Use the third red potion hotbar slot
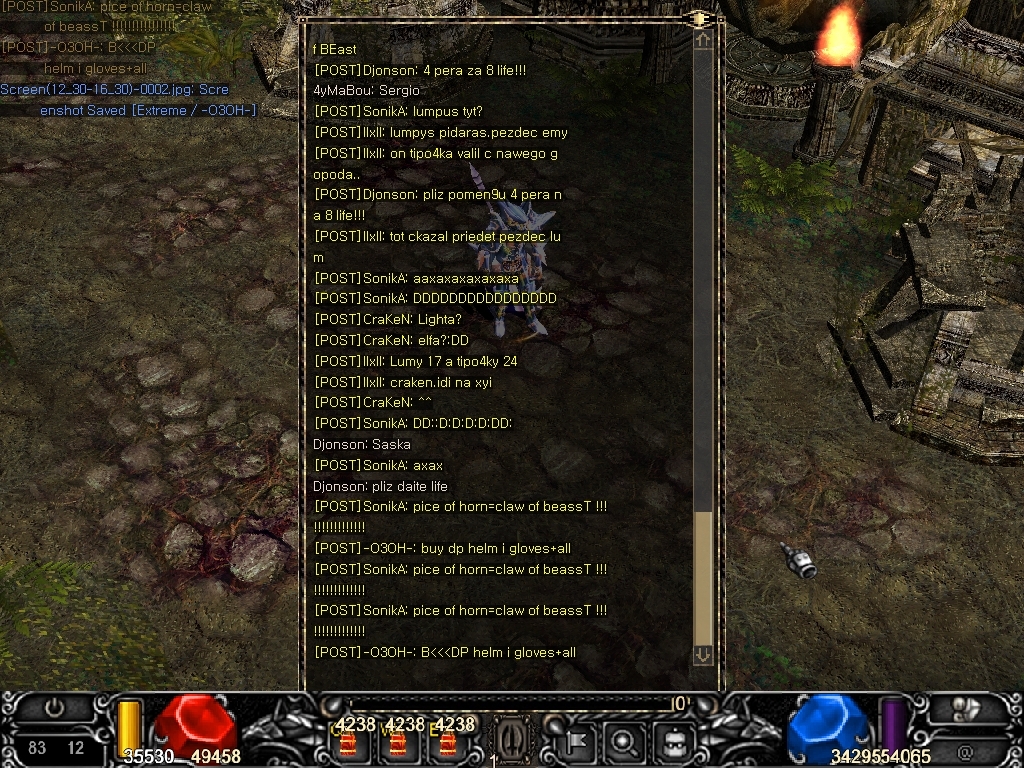The width and height of the screenshot is (1024, 768). point(447,743)
